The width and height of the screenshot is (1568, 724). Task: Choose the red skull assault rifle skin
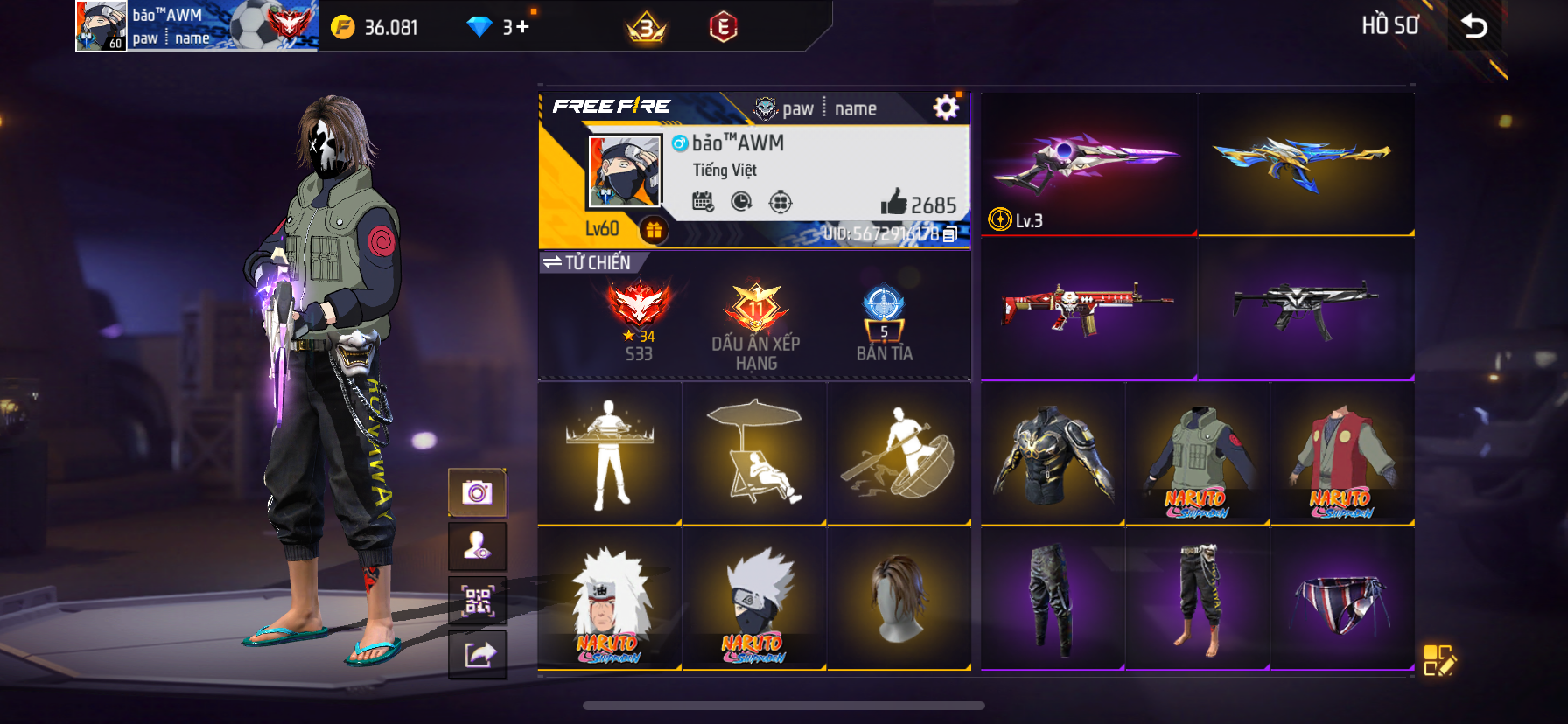(1088, 308)
